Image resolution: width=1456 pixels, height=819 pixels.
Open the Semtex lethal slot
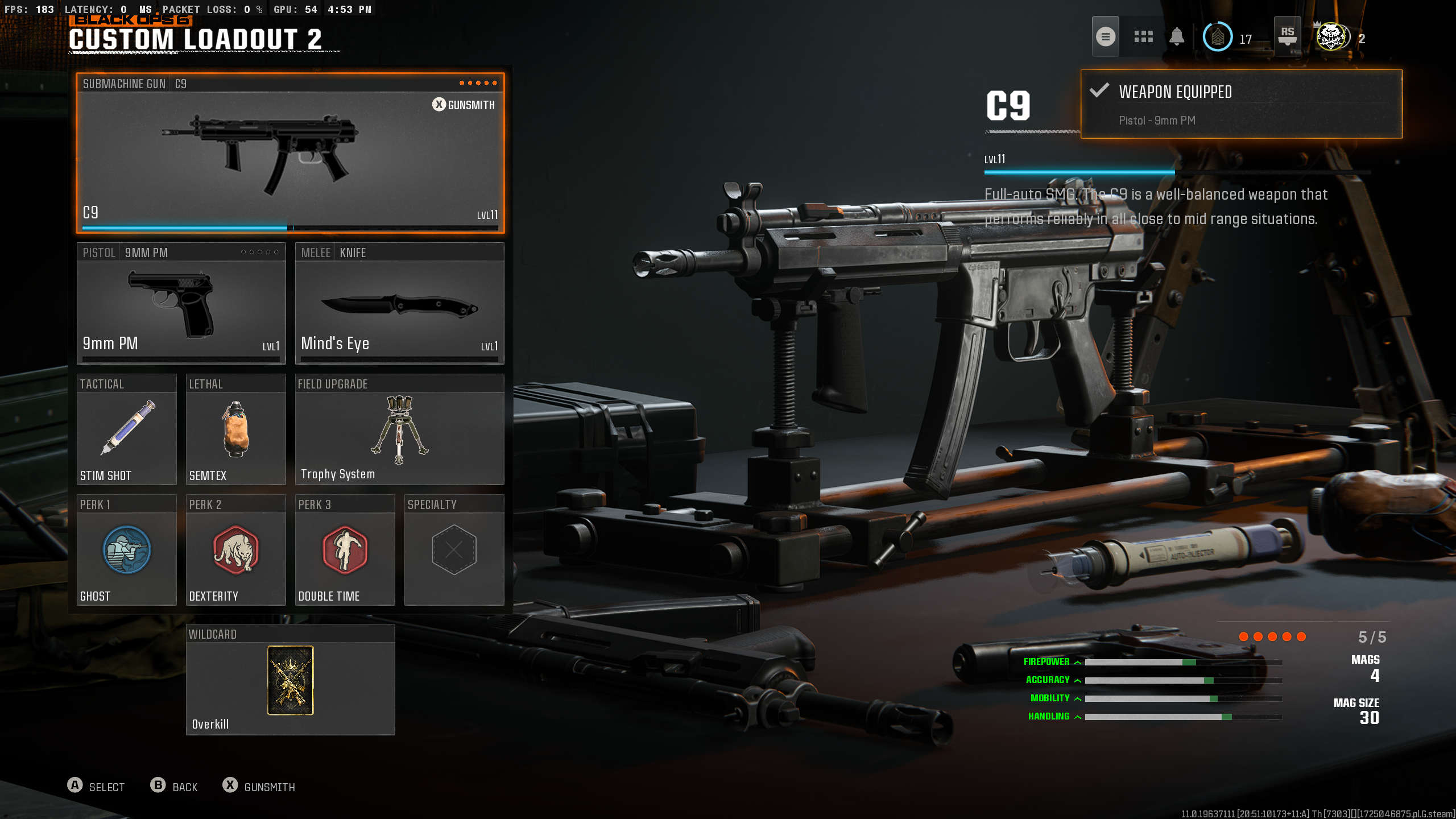point(235,430)
